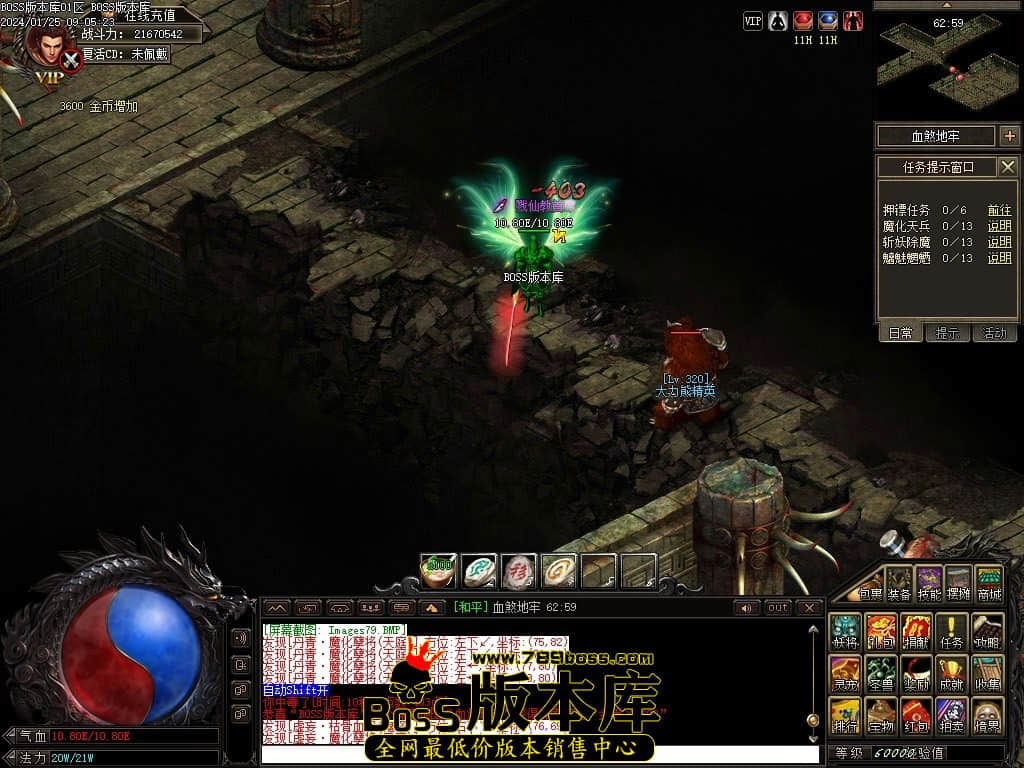1024x768 pixels.
Task: Click 前往 link for 押镖任务
Action: click(999, 210)
